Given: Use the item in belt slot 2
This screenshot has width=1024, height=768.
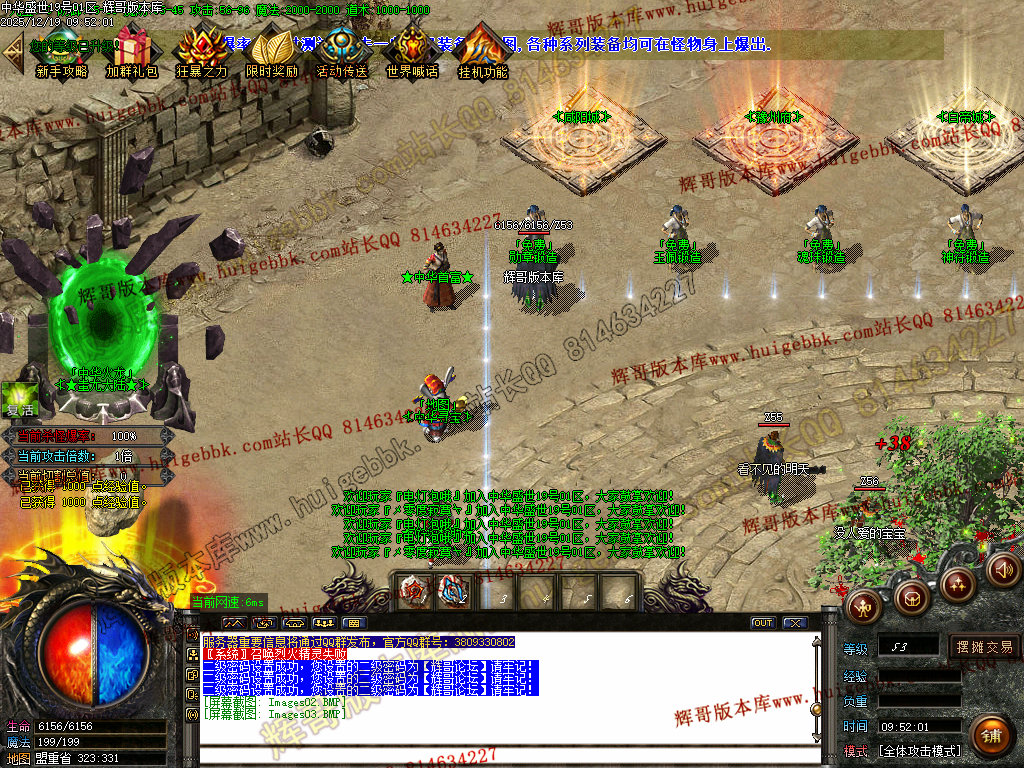Looking at the screenshot, I should click(455, 591).
